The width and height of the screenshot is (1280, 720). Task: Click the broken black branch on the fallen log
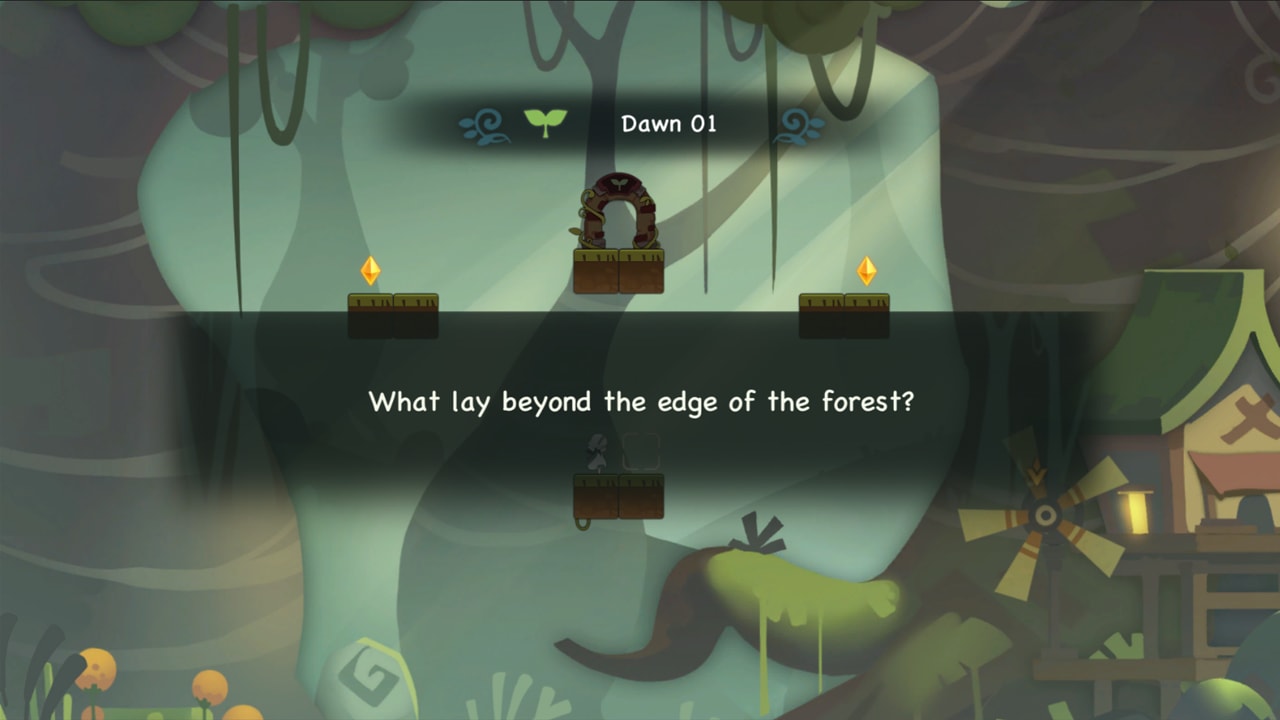click(x=757, y=535)
